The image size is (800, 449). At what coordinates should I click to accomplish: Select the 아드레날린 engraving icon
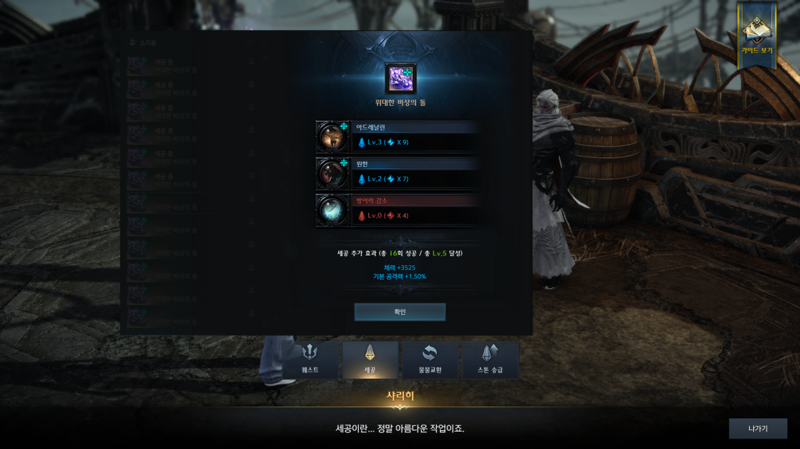332,137
